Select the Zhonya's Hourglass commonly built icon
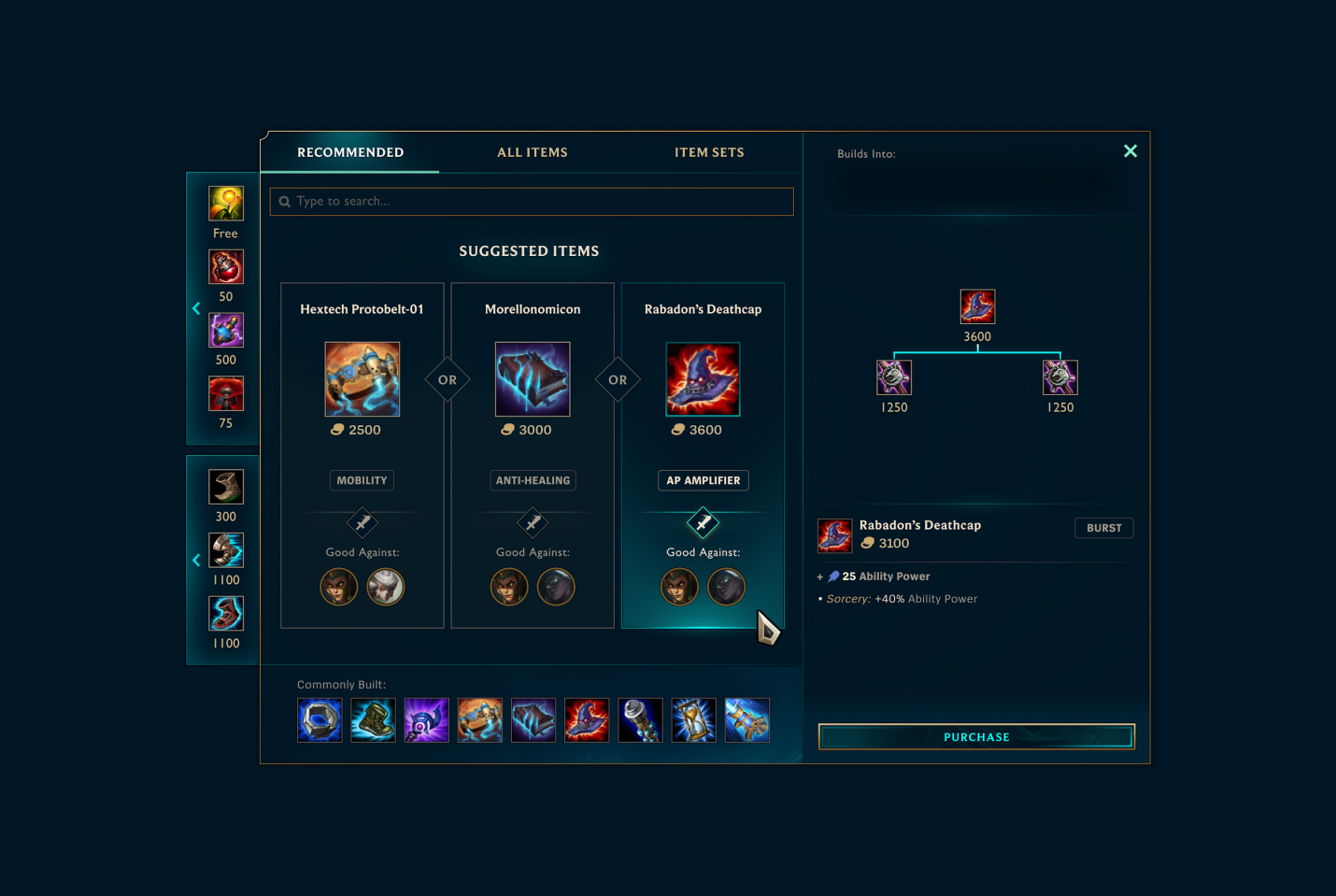This screenshot has height=896, width=1336. click(693, 720)
